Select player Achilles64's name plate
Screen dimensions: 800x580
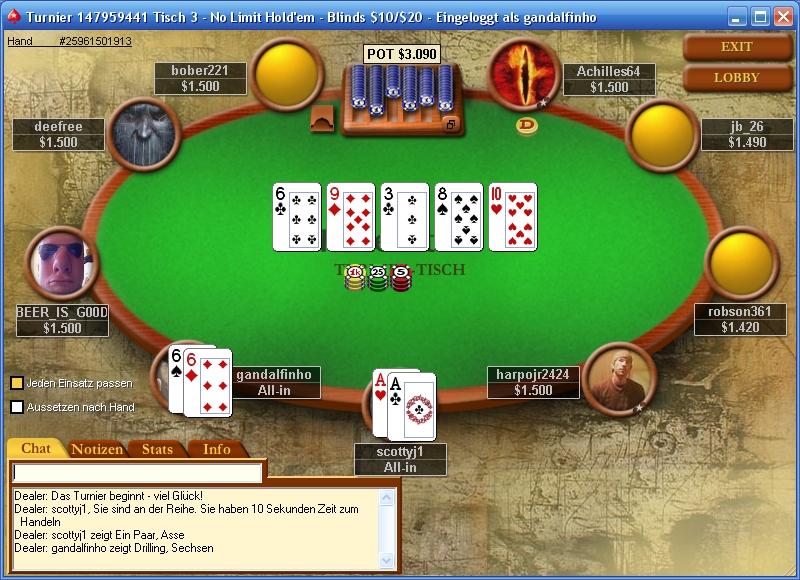(609, 79)
